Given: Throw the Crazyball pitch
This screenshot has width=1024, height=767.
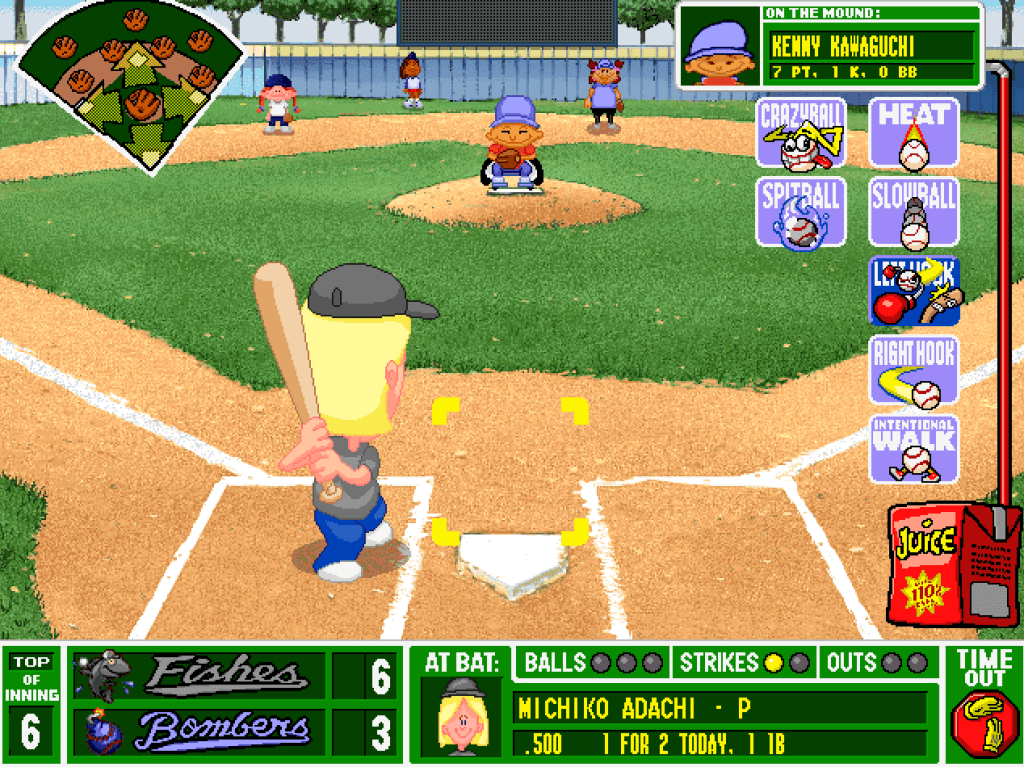Looking at the screenshot, I should tap(802, 133).
